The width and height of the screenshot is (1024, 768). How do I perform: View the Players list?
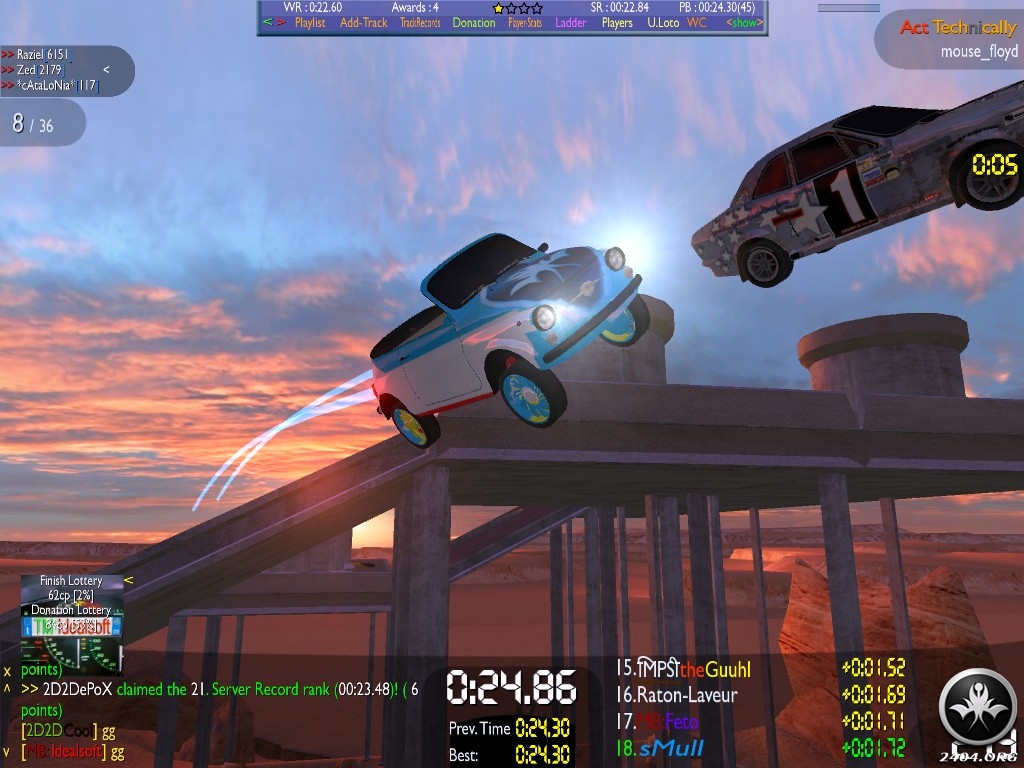click(617, 23)
